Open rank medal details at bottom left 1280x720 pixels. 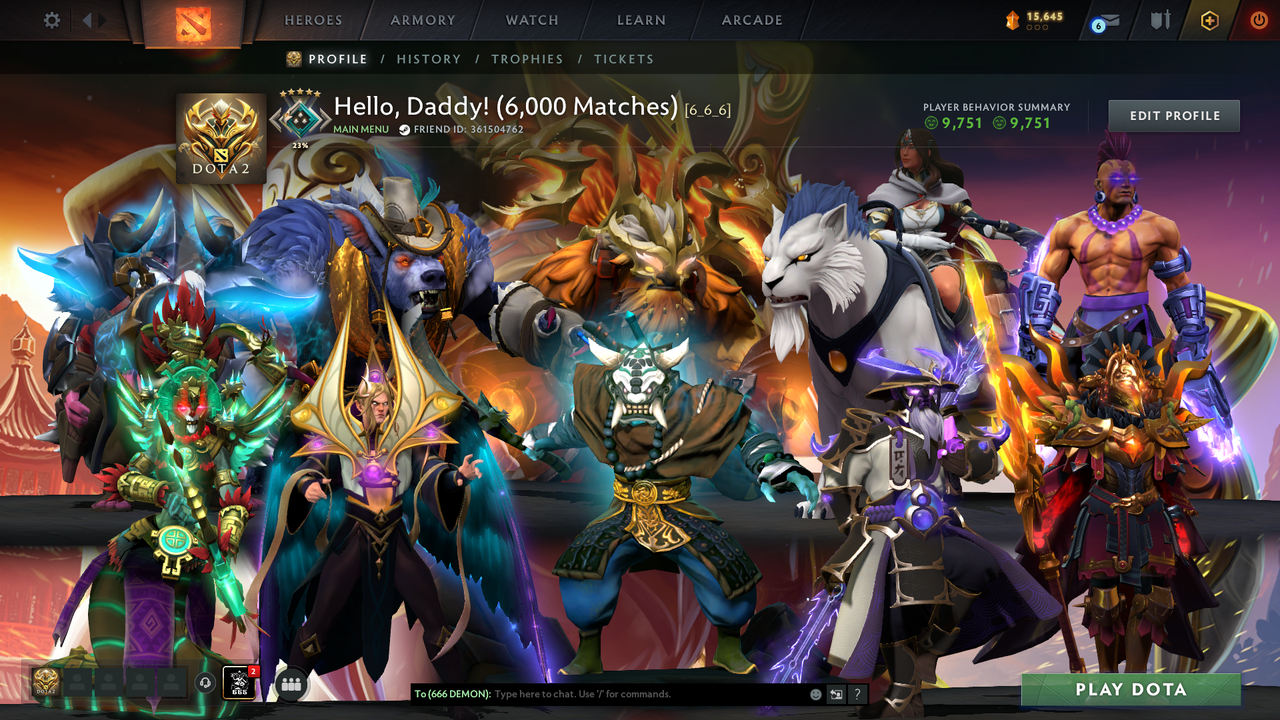click(43, 683)
